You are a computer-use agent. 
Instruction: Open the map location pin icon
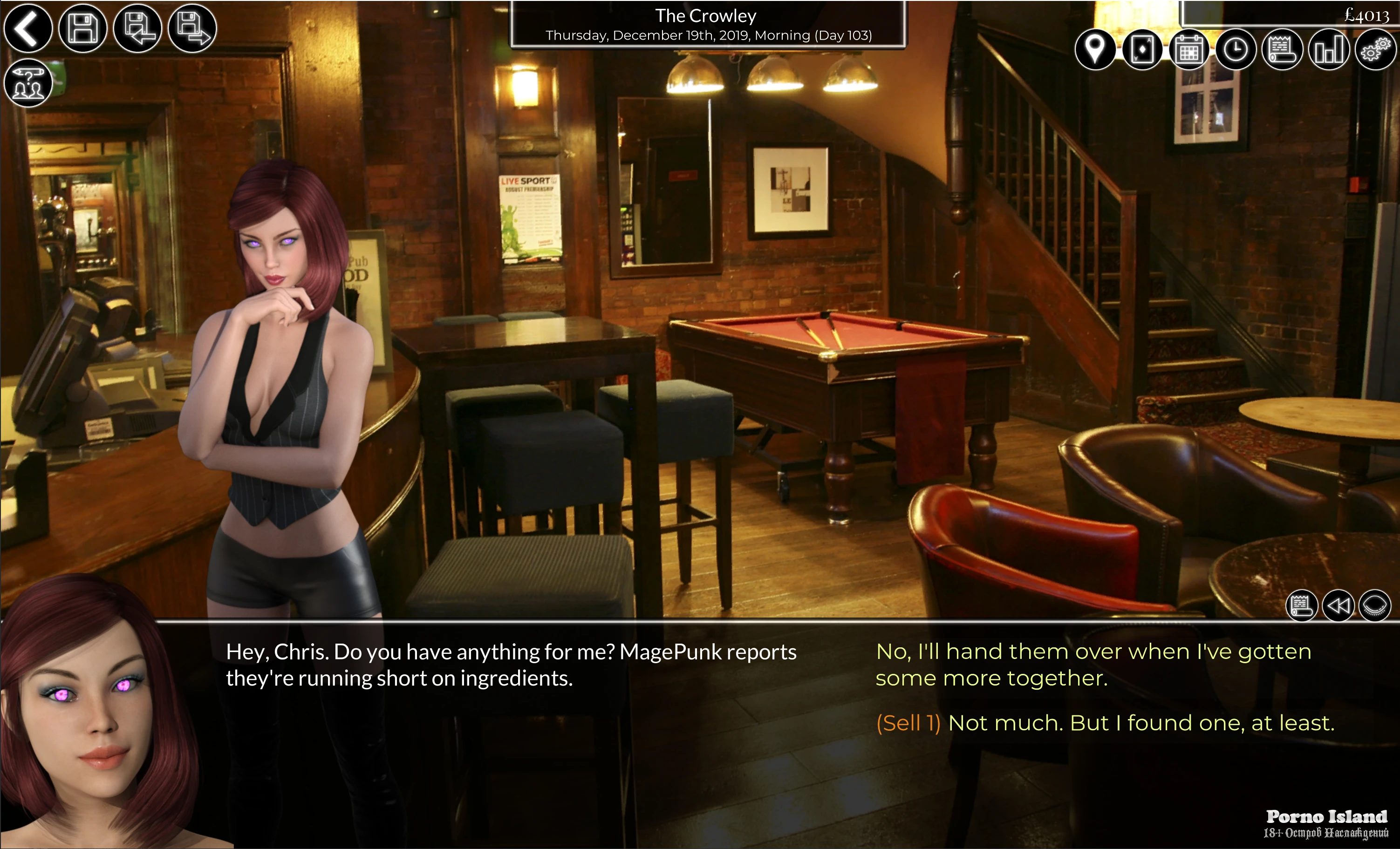1095,50
